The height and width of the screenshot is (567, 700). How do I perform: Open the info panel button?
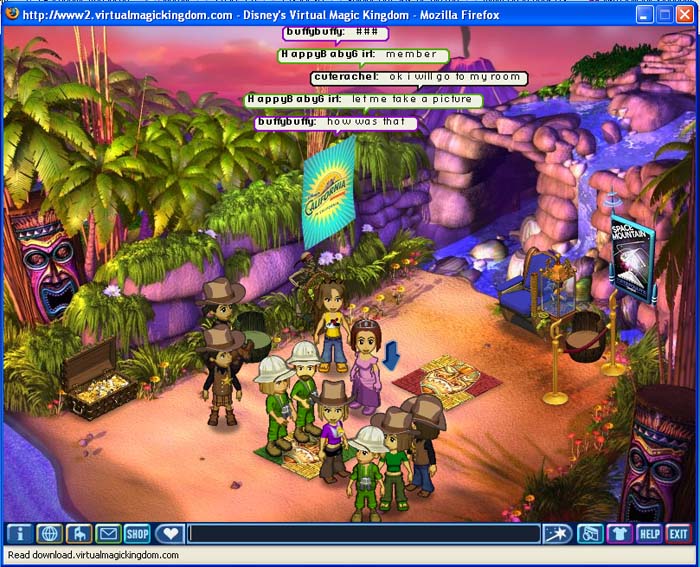tap(20, 534)
